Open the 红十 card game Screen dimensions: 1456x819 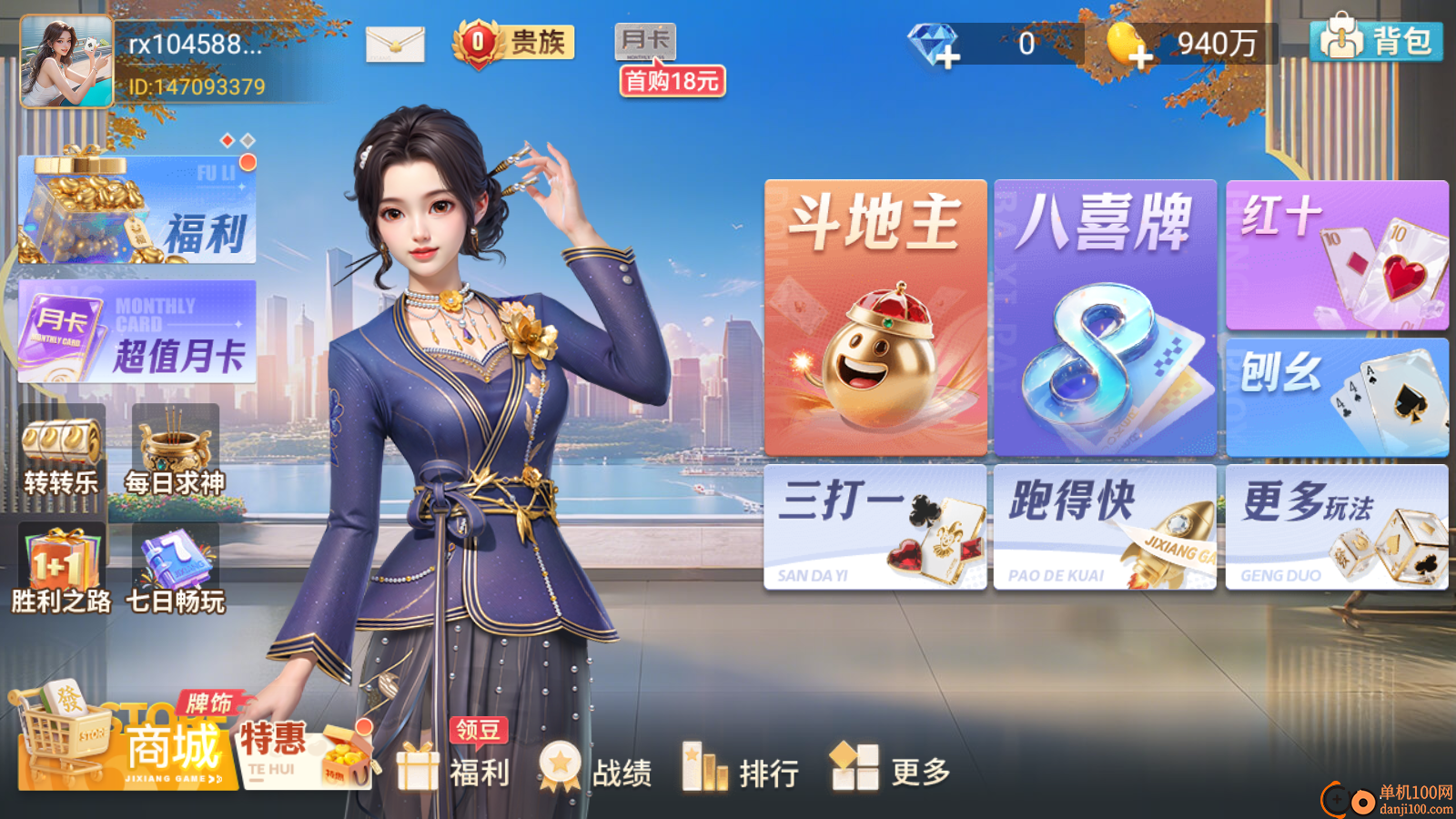coord(1337,255)
